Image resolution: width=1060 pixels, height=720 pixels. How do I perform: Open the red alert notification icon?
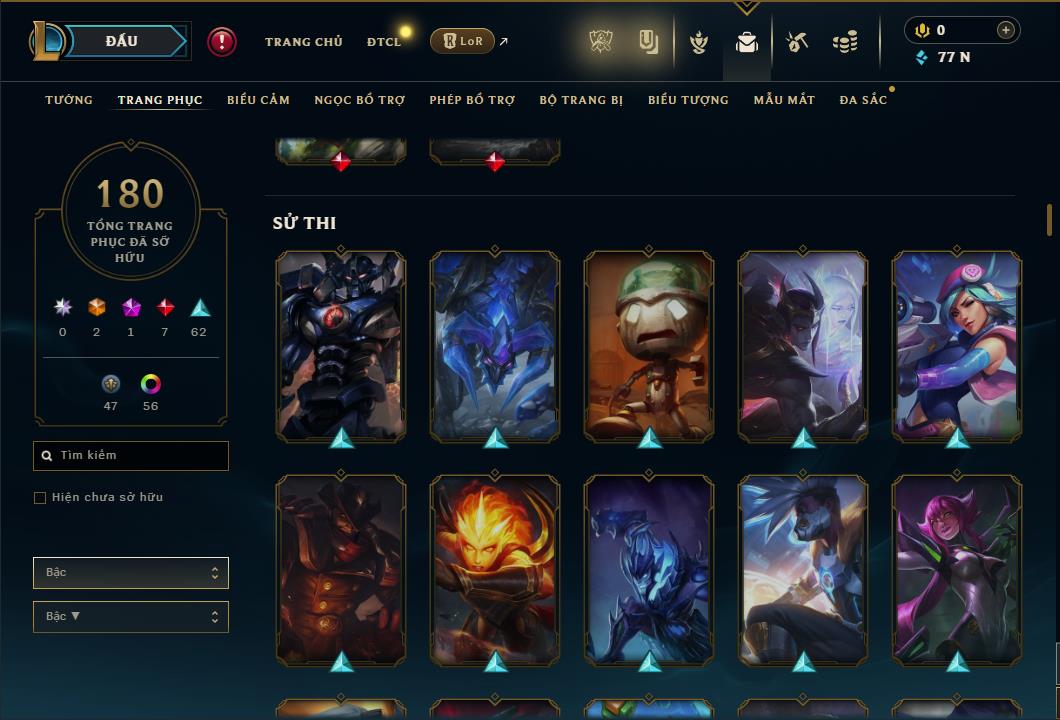coord(222,42)
